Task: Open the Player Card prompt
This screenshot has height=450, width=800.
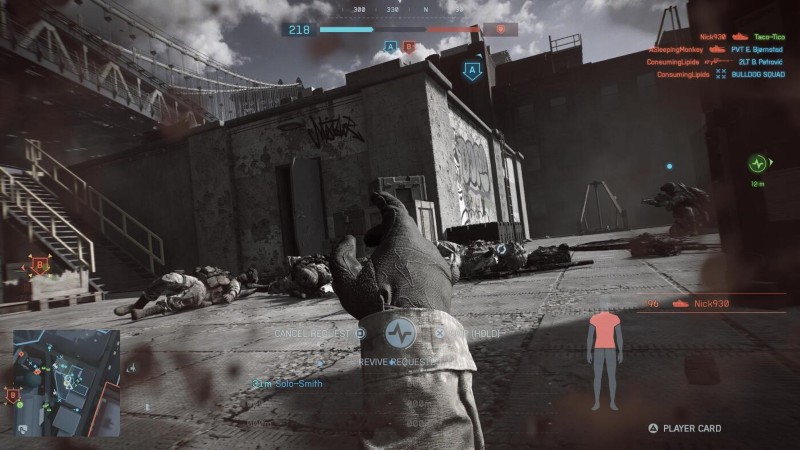Action: click(684, 428)
